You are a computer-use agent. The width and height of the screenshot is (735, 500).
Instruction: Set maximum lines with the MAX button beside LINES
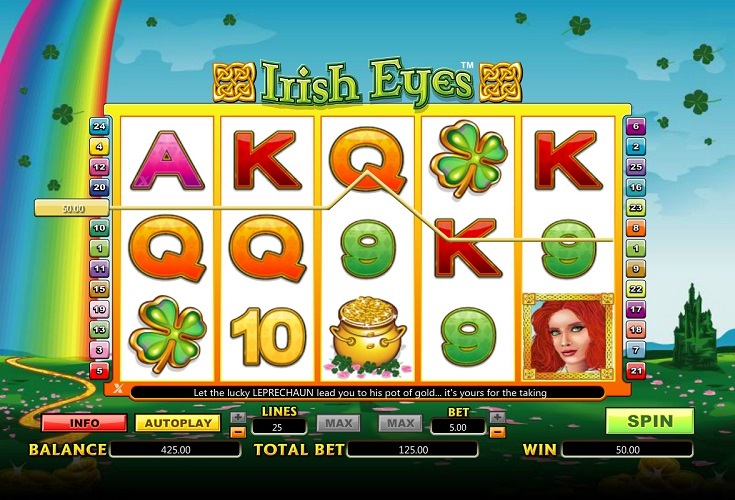click(x=338, y=424)
